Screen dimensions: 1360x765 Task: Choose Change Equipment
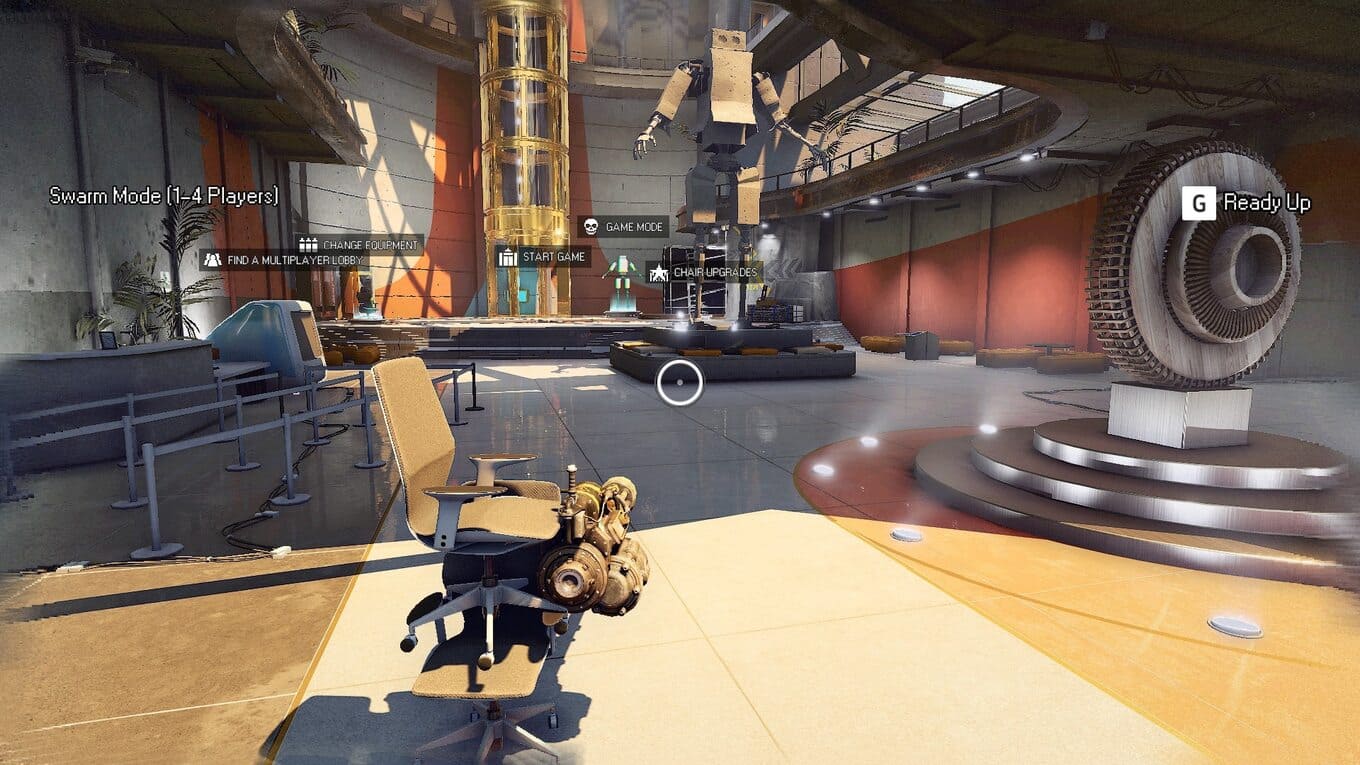coord(359,245)
